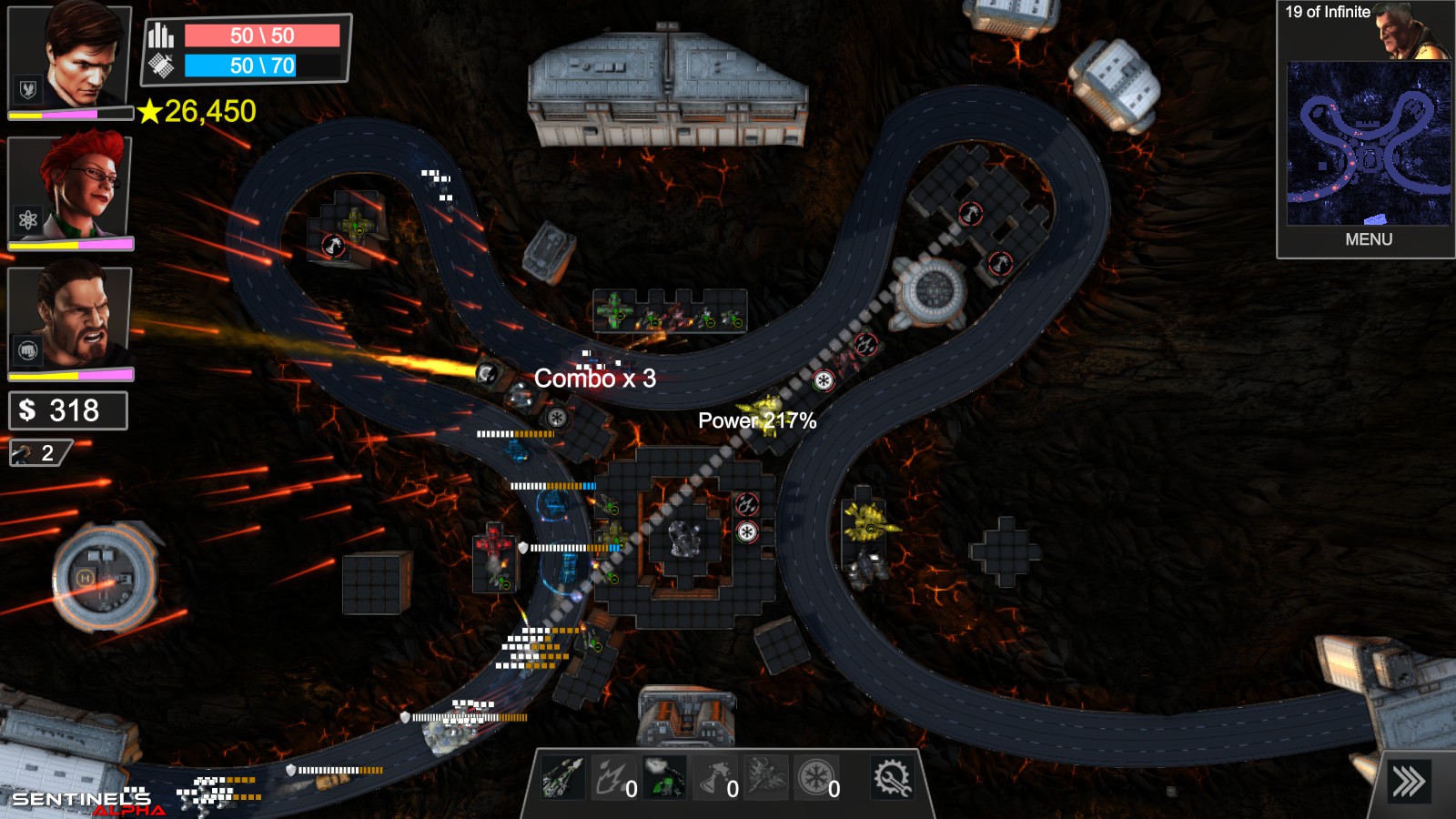The image size is (1456, 819).
Task: Select the green mech unit slot
Action: 664,778
